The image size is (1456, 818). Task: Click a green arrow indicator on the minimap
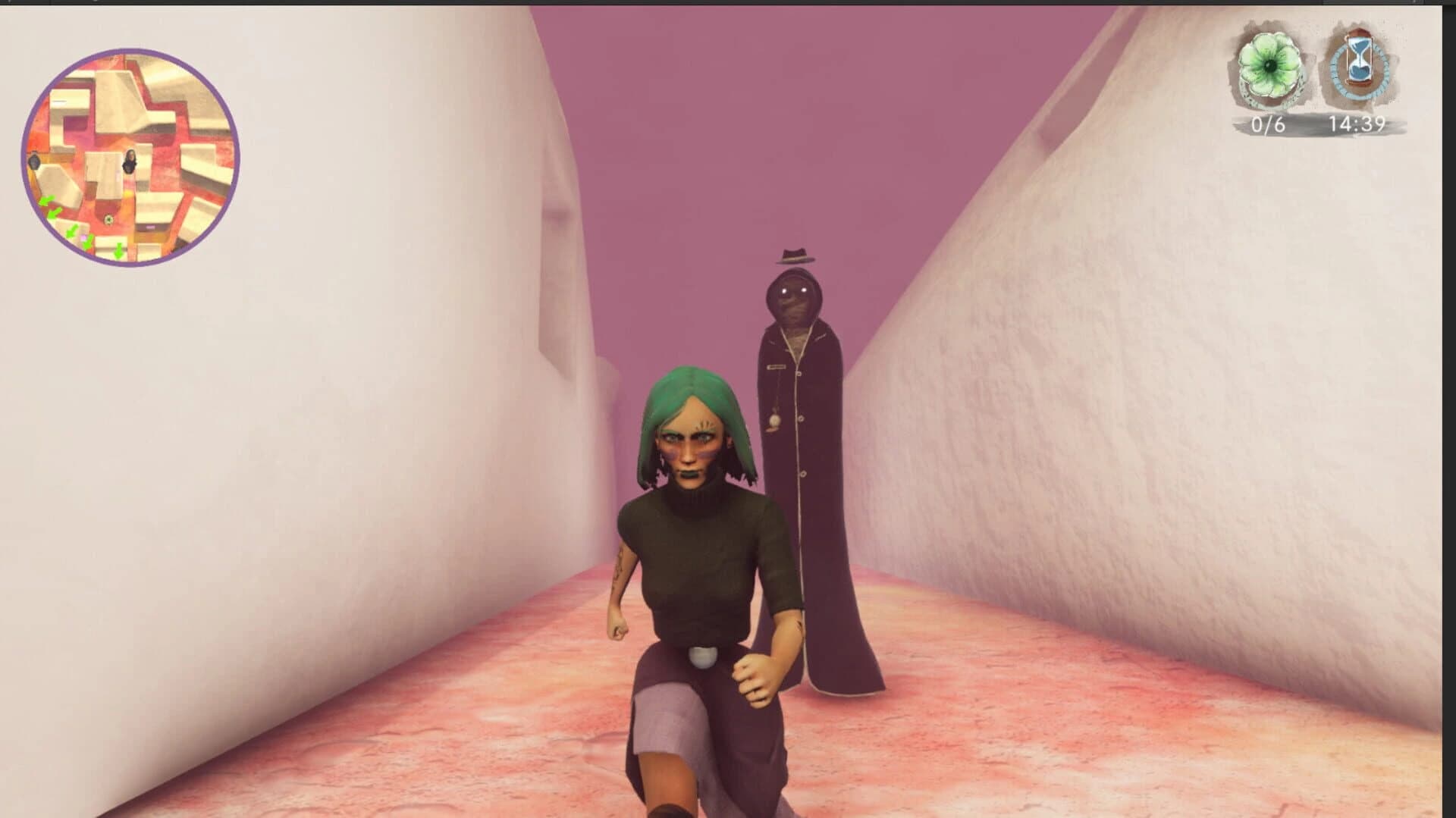[x=47, y=201]
